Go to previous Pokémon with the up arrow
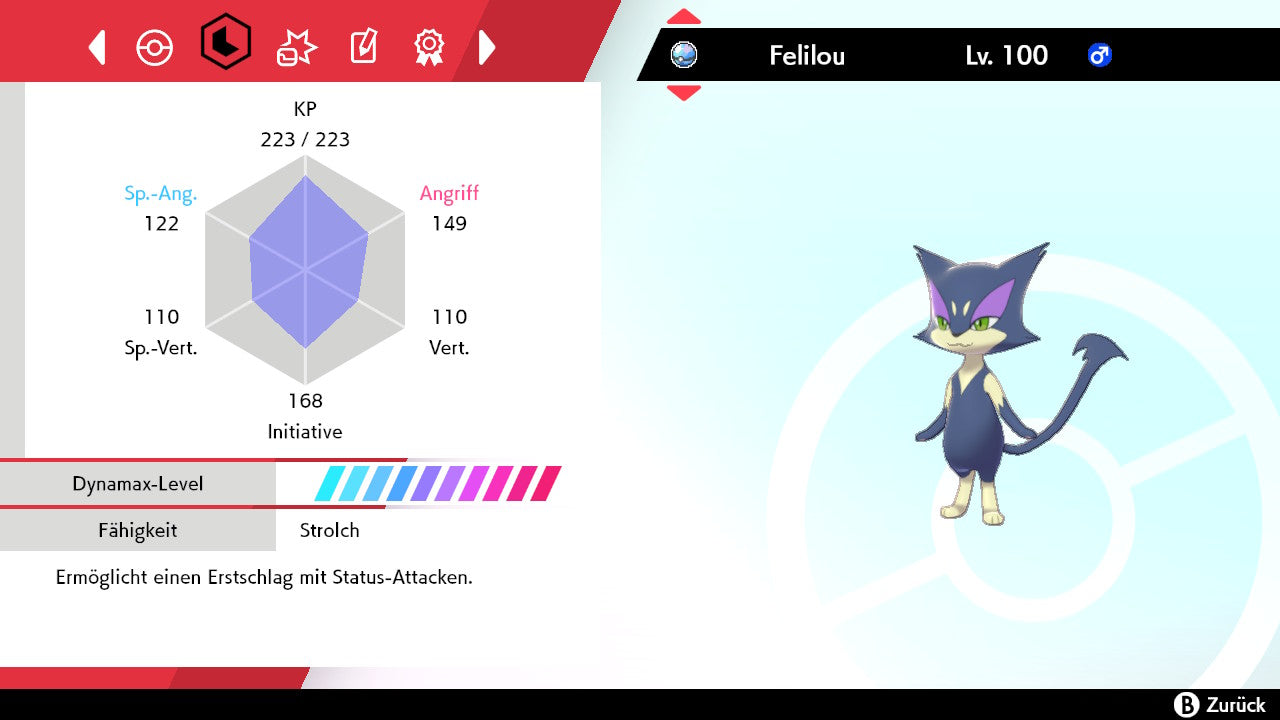The image size is (1280, 720). 684,17
